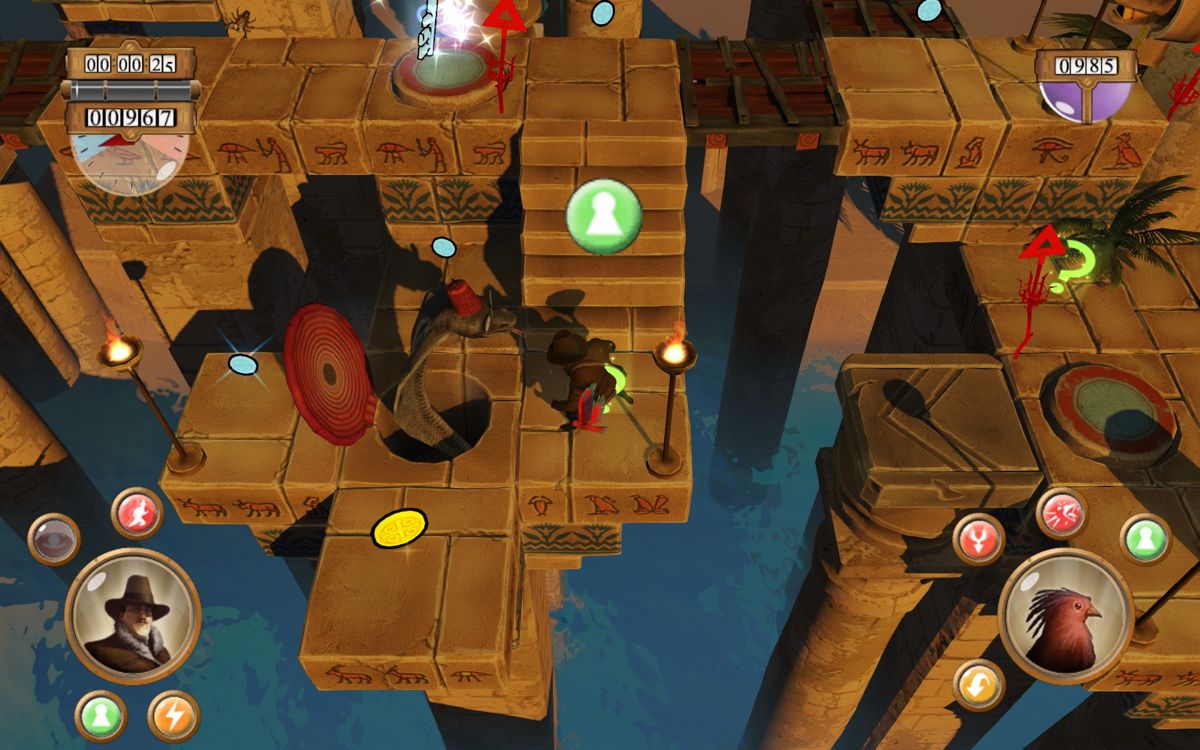This screenshot has width=1200, height=750.
Task: Activate the bird's red squawk ability
Action: click(x=1062, y=514)
